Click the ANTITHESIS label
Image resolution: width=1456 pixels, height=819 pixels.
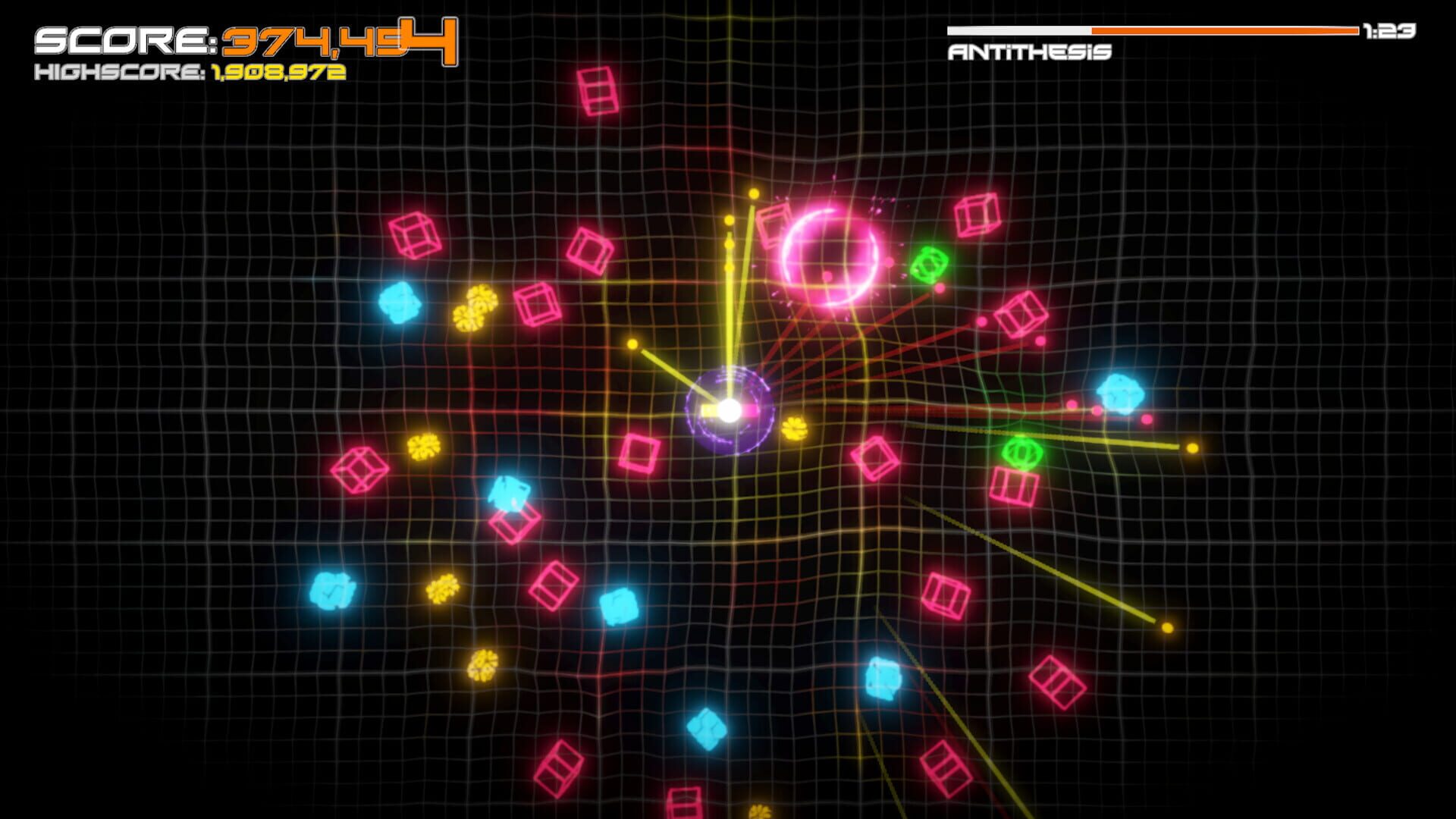[1029, 52]
